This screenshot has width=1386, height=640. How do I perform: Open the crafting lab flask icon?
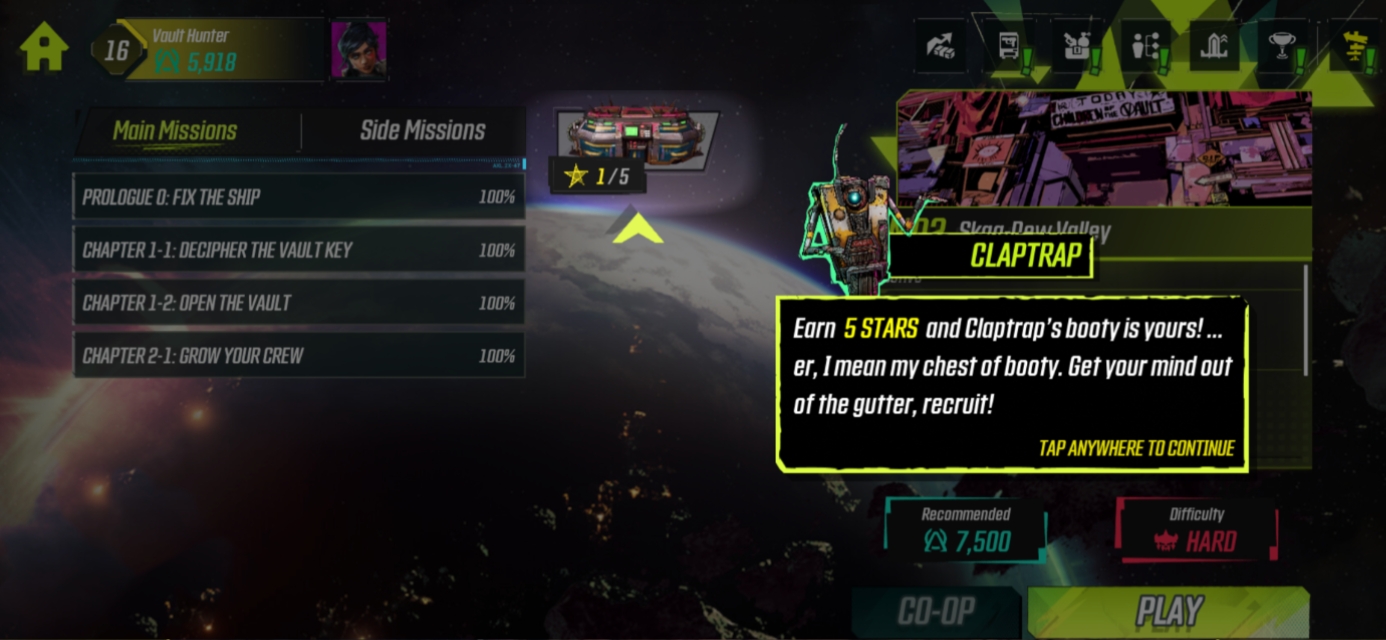tap(1076, 47)
